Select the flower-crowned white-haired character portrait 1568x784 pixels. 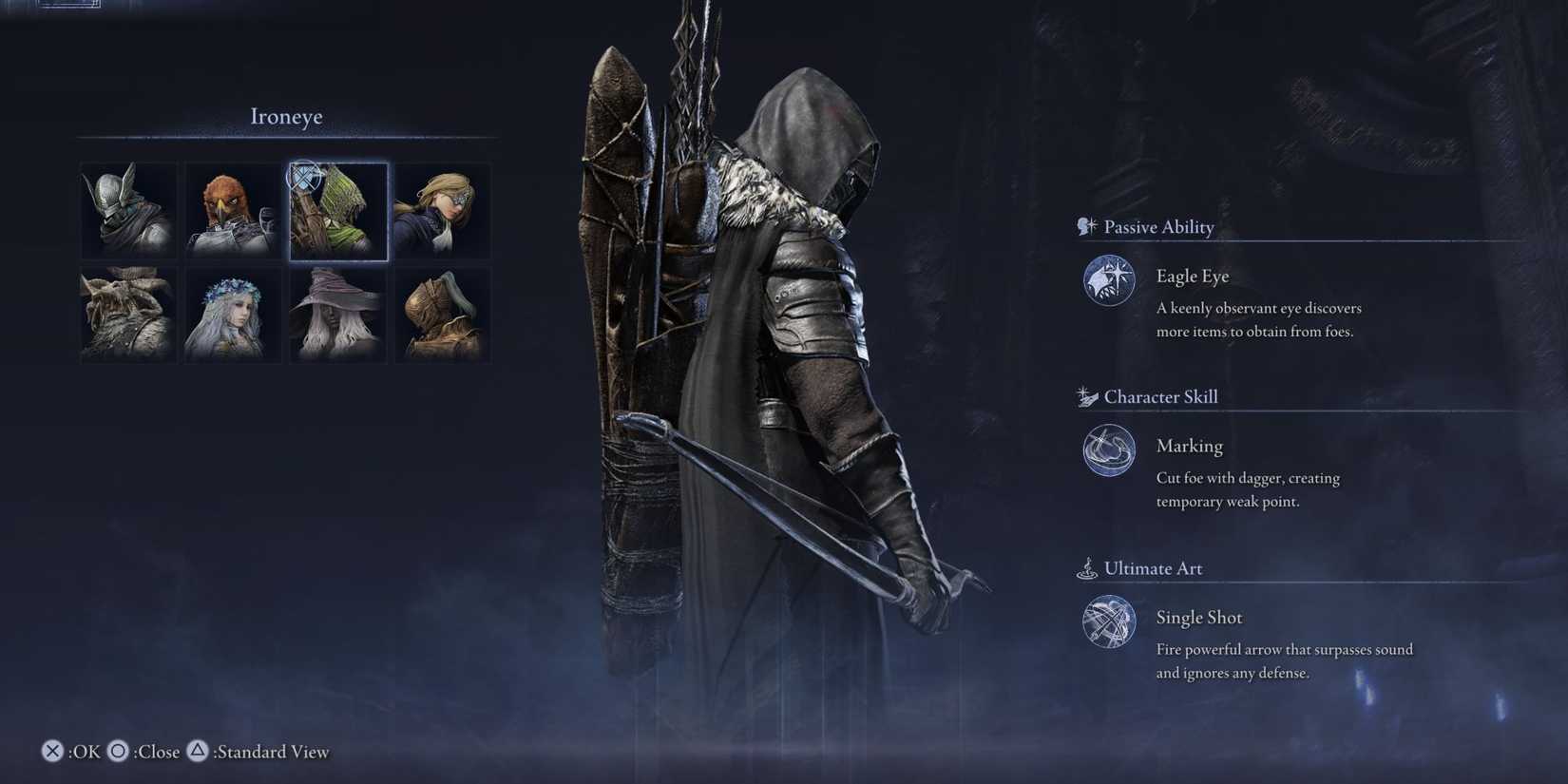click(x=233, y=314)
